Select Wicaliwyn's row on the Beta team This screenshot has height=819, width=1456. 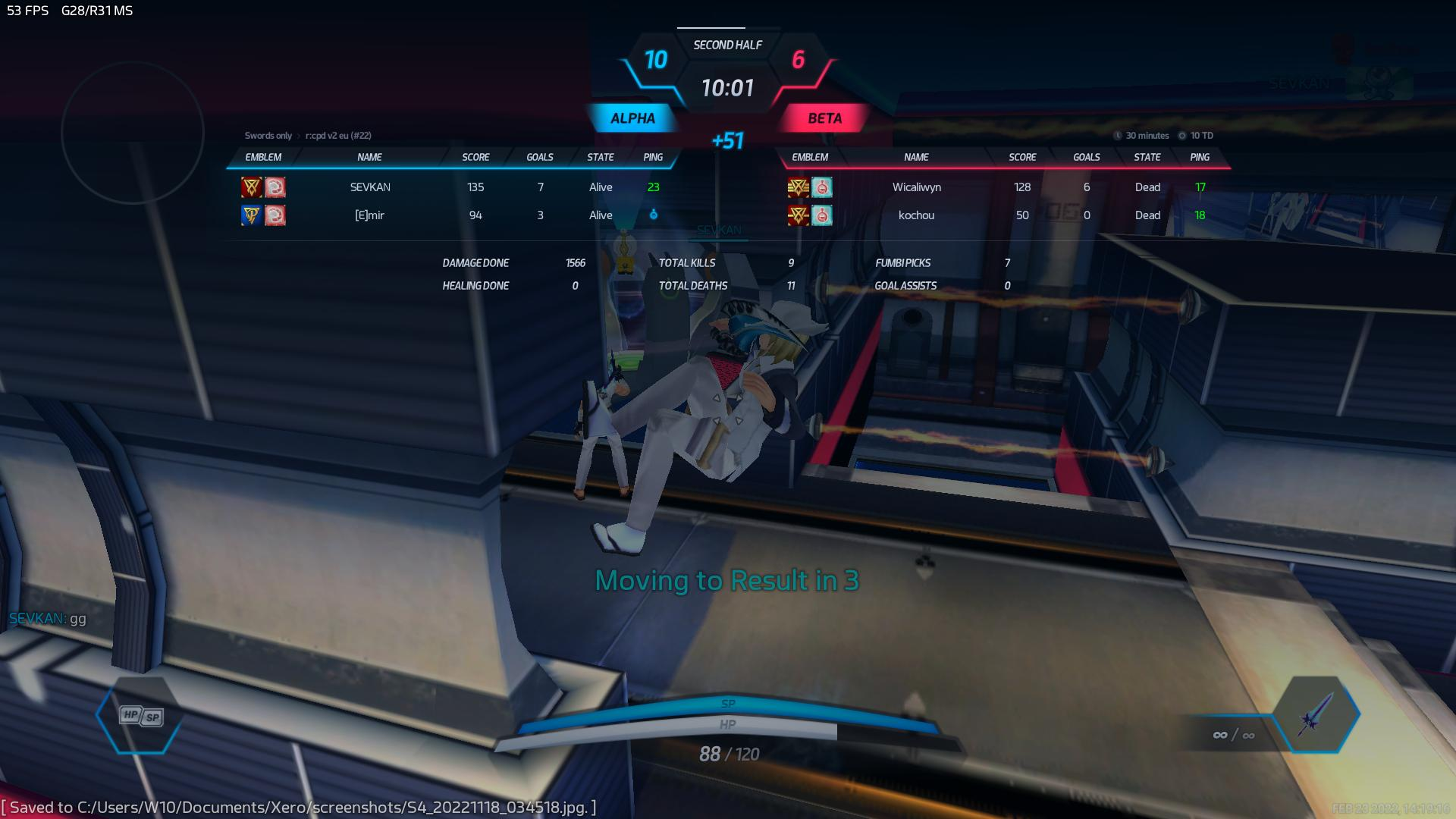tap(916, 187)
